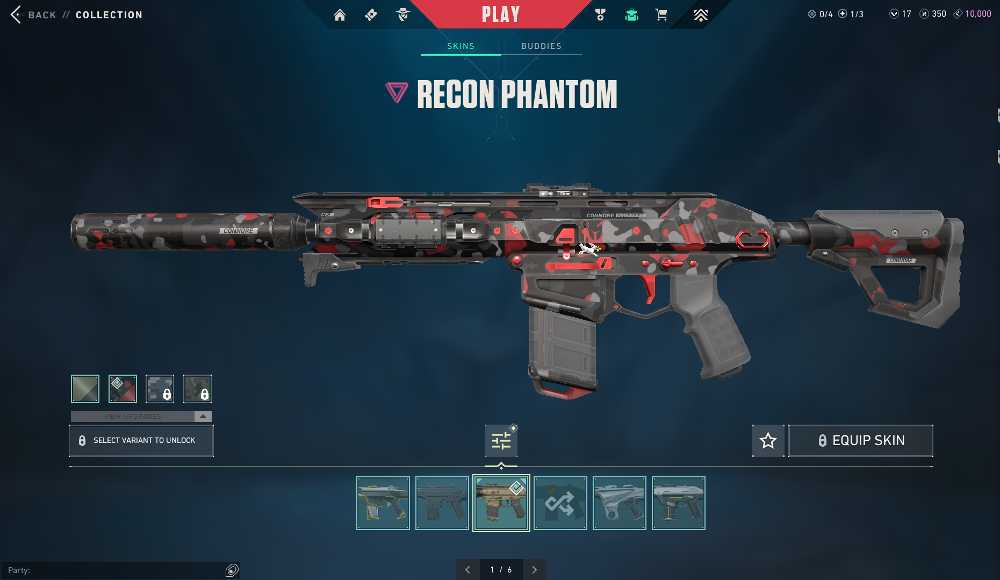Open the skin filter sliders button

coord(501,440)
